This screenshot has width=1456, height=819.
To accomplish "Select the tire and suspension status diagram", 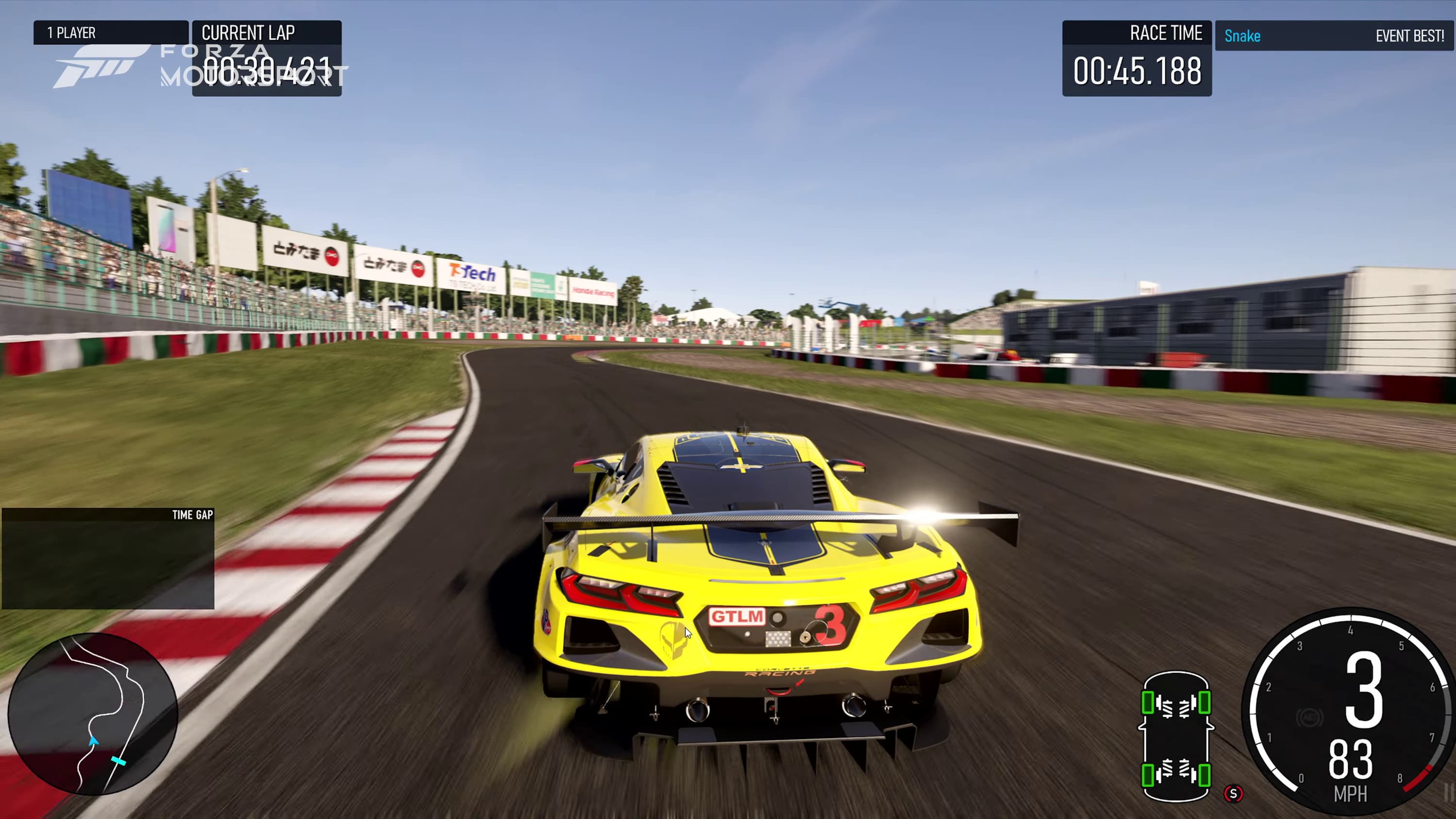I will (x=1175, y=736).
